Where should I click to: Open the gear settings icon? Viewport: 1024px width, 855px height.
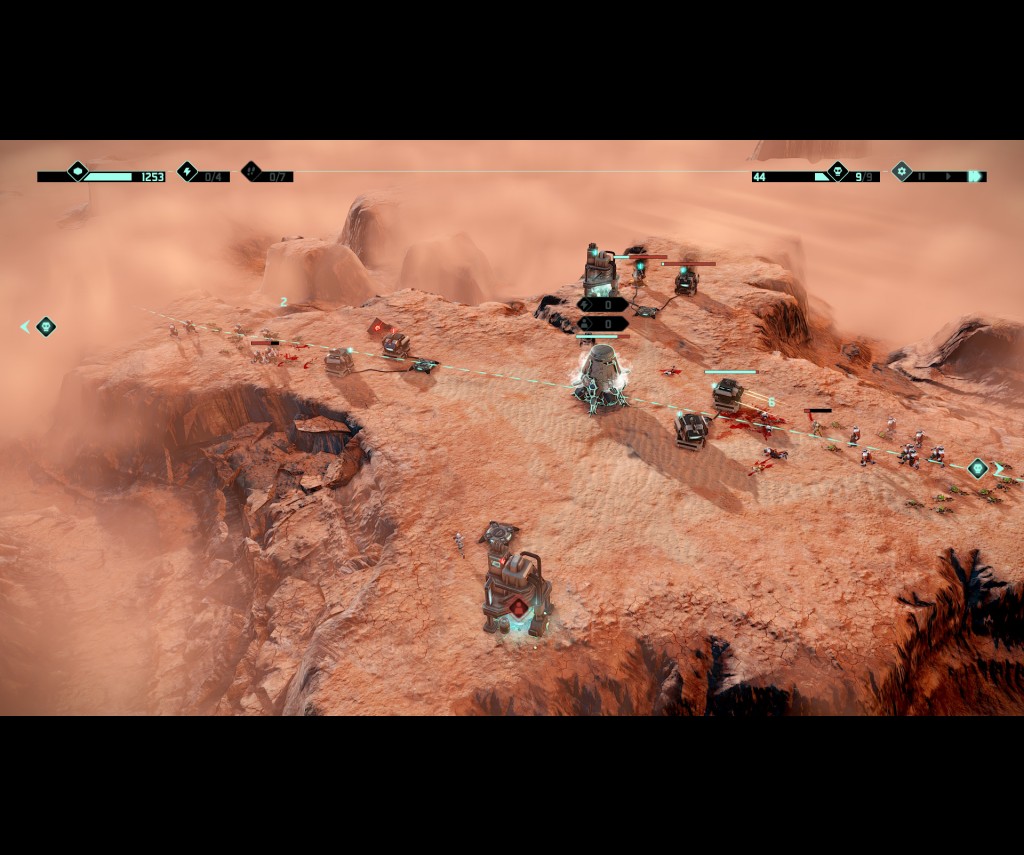[x=902, y=172]
